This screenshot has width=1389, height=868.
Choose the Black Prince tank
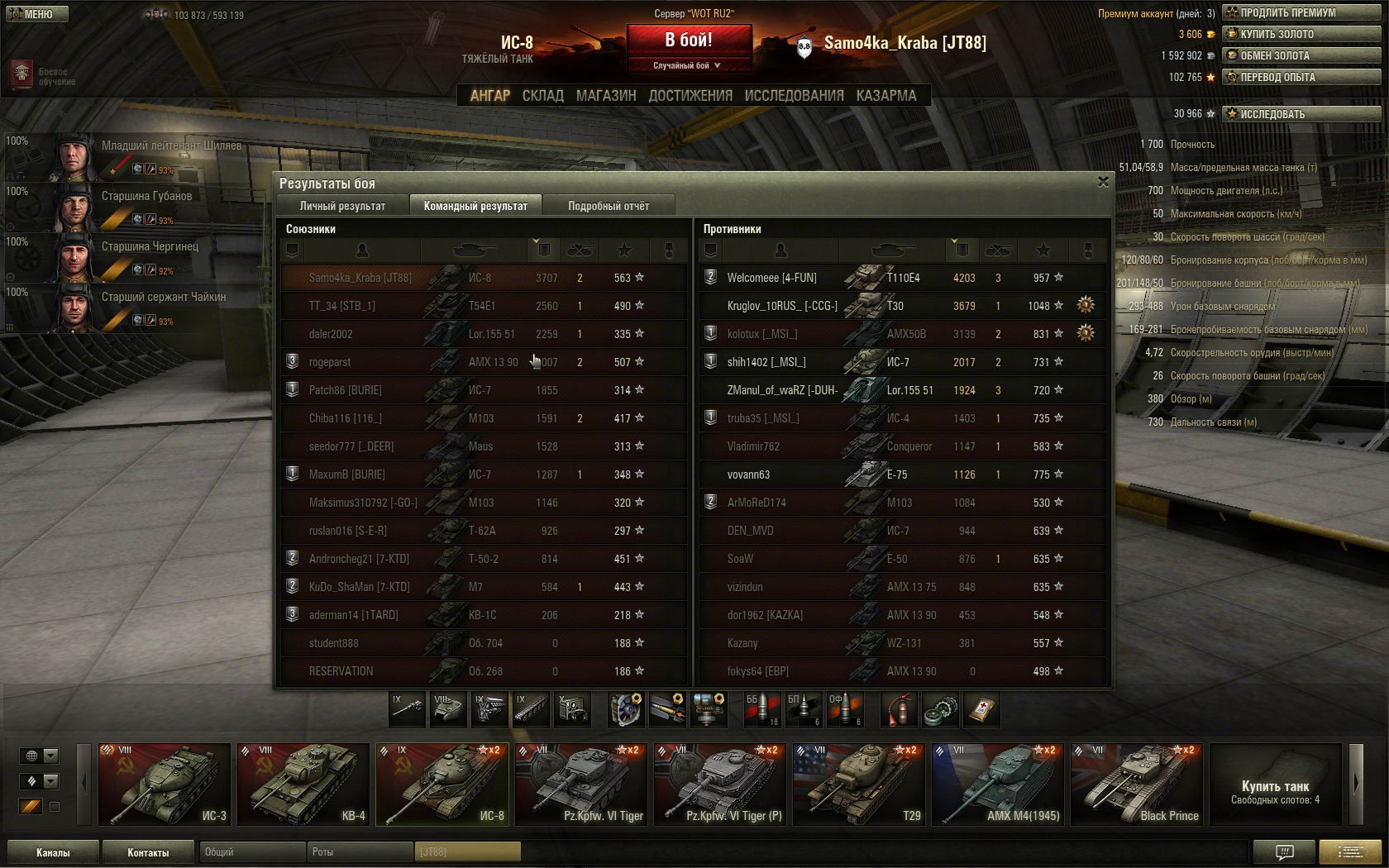(x=1136, y=784)
